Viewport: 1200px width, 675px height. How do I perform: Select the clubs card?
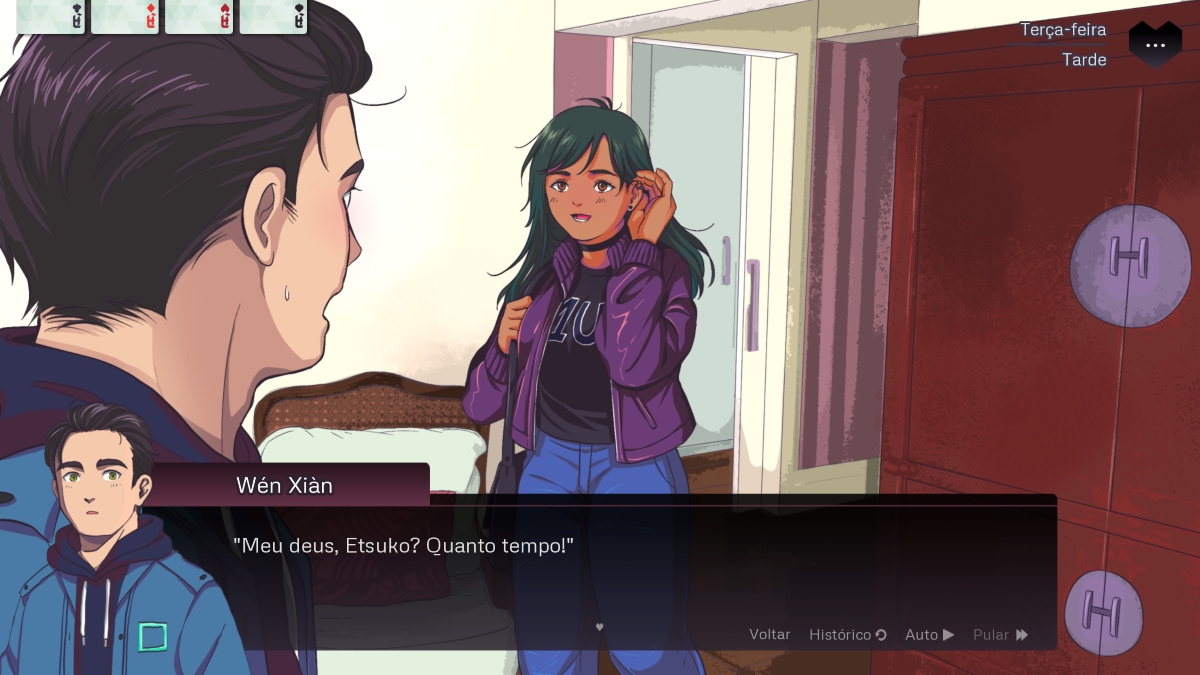(x=51, y=16)
